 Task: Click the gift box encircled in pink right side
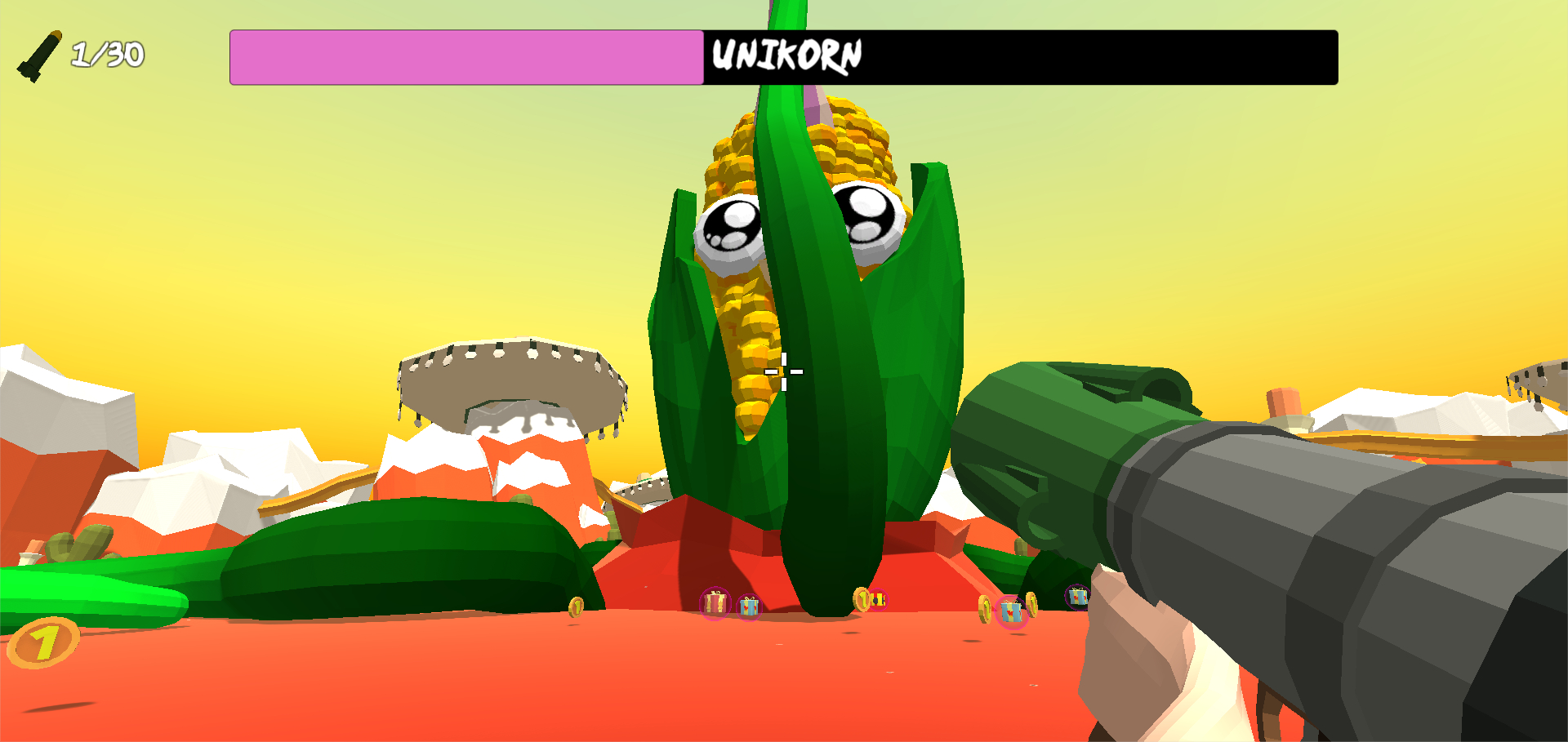click(x=1012, y=611)
